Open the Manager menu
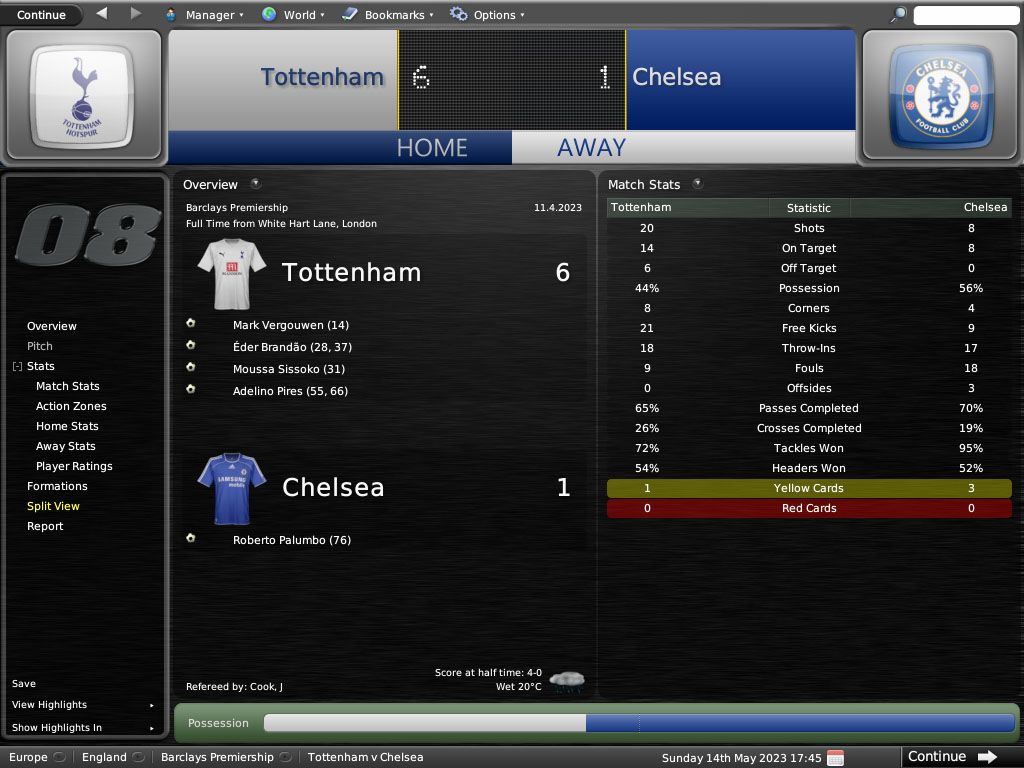1024x768 pixels. coord(204,15)
